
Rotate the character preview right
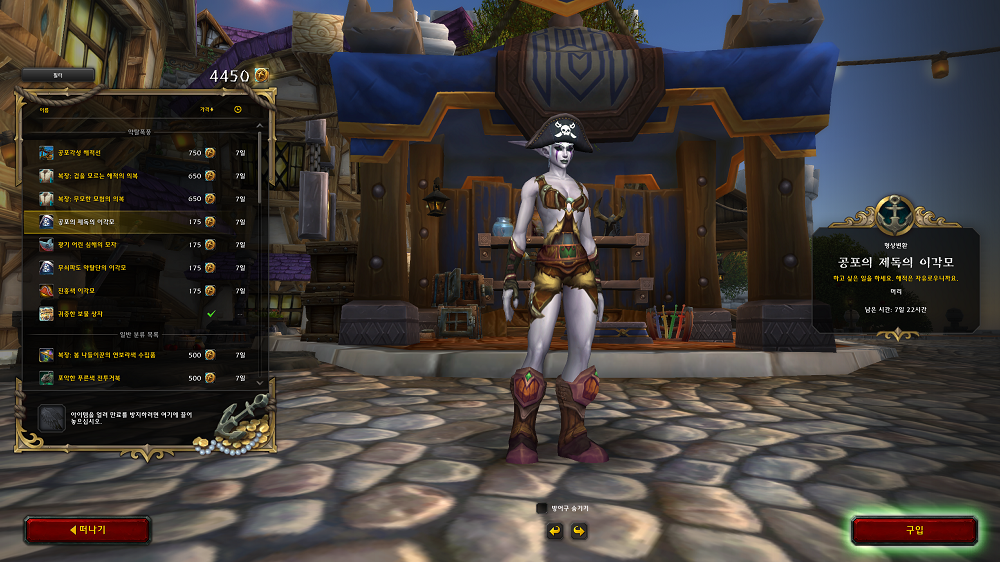(578, 530)
